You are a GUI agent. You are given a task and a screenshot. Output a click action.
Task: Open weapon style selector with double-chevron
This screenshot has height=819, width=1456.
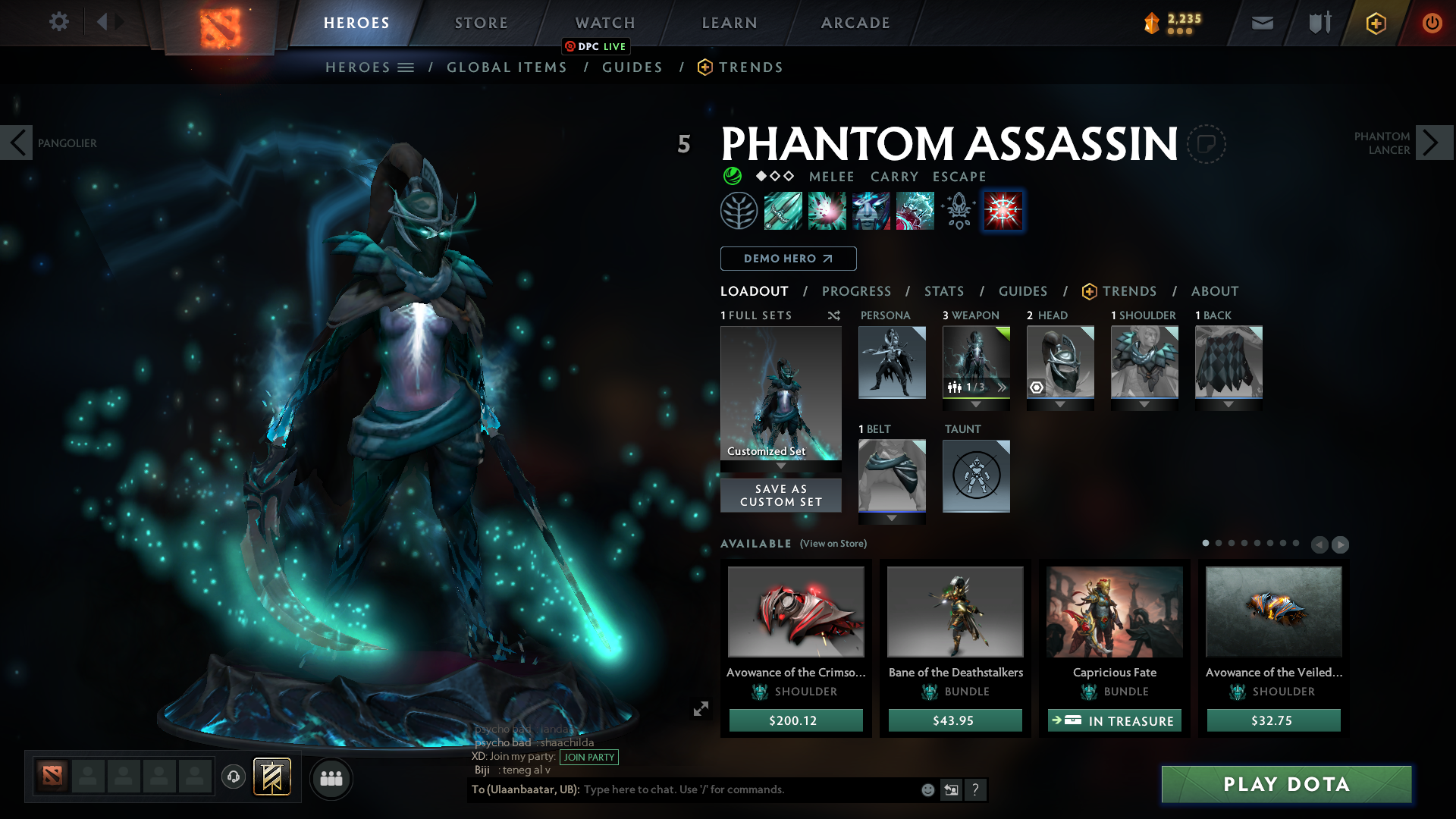1002,388
